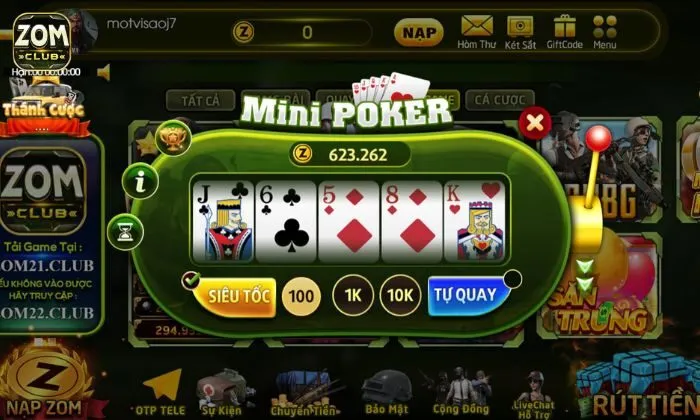Screen dimensions: 700x420
Task: Toggle the Siêu Tốc checkbox
Action: tap(191, 281)
